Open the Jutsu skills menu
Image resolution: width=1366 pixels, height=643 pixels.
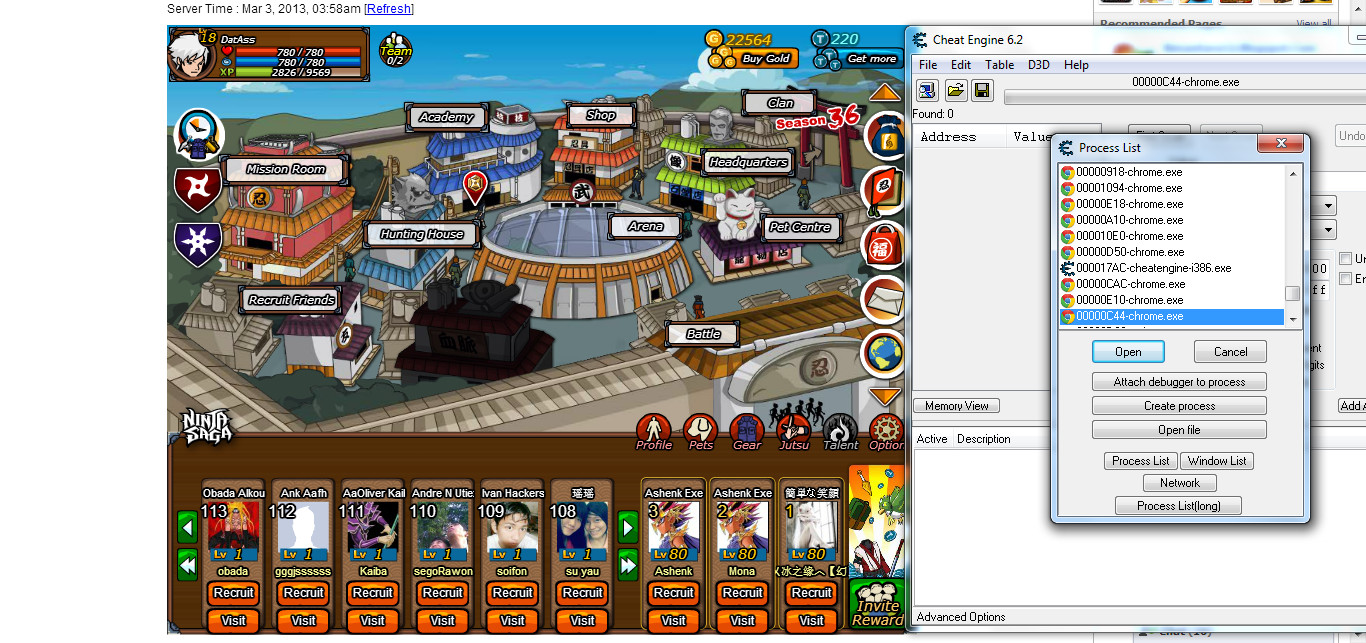click(x=794, y=431)
